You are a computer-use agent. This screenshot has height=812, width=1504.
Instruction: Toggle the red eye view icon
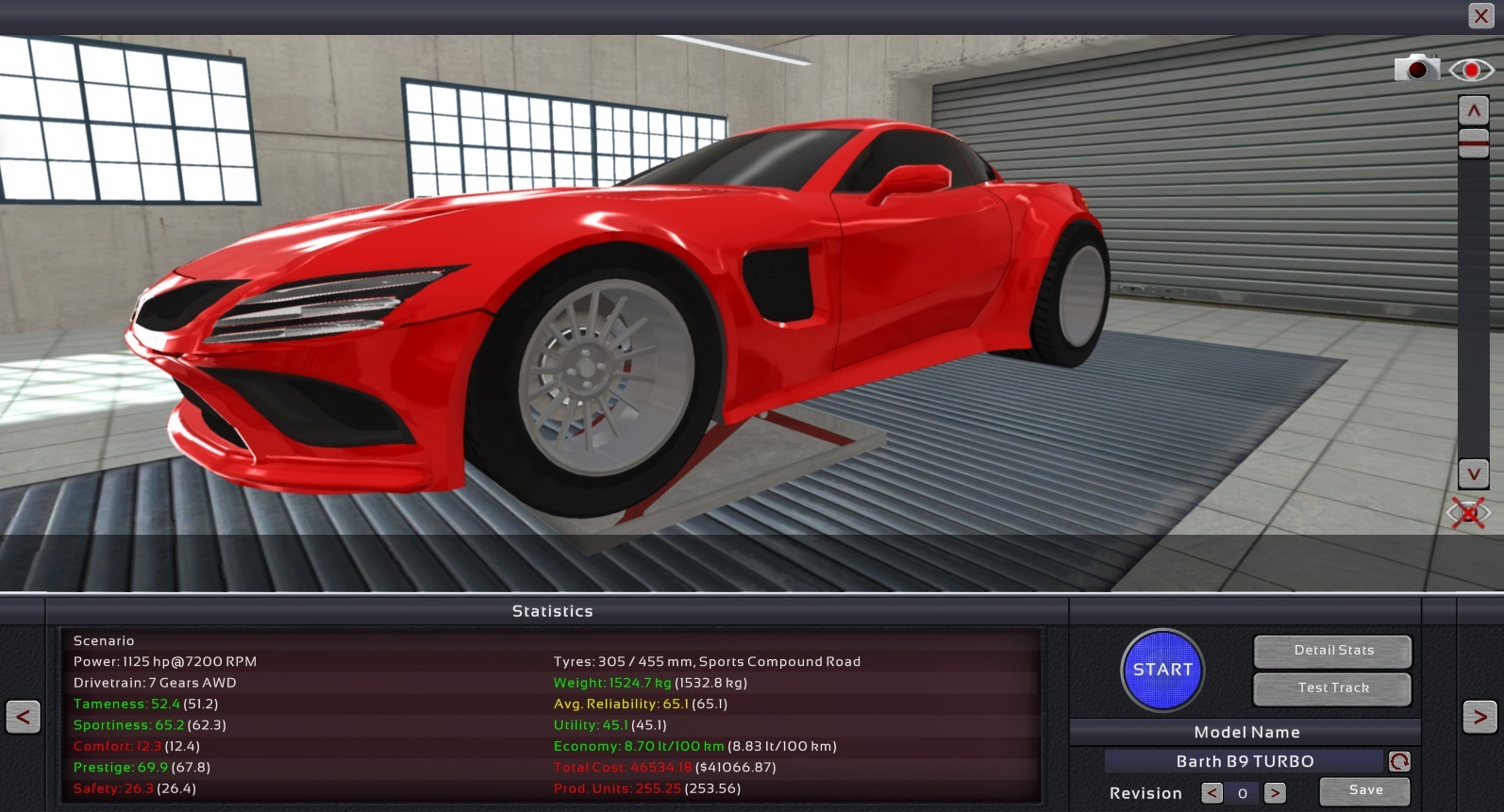coord(1471,70)
